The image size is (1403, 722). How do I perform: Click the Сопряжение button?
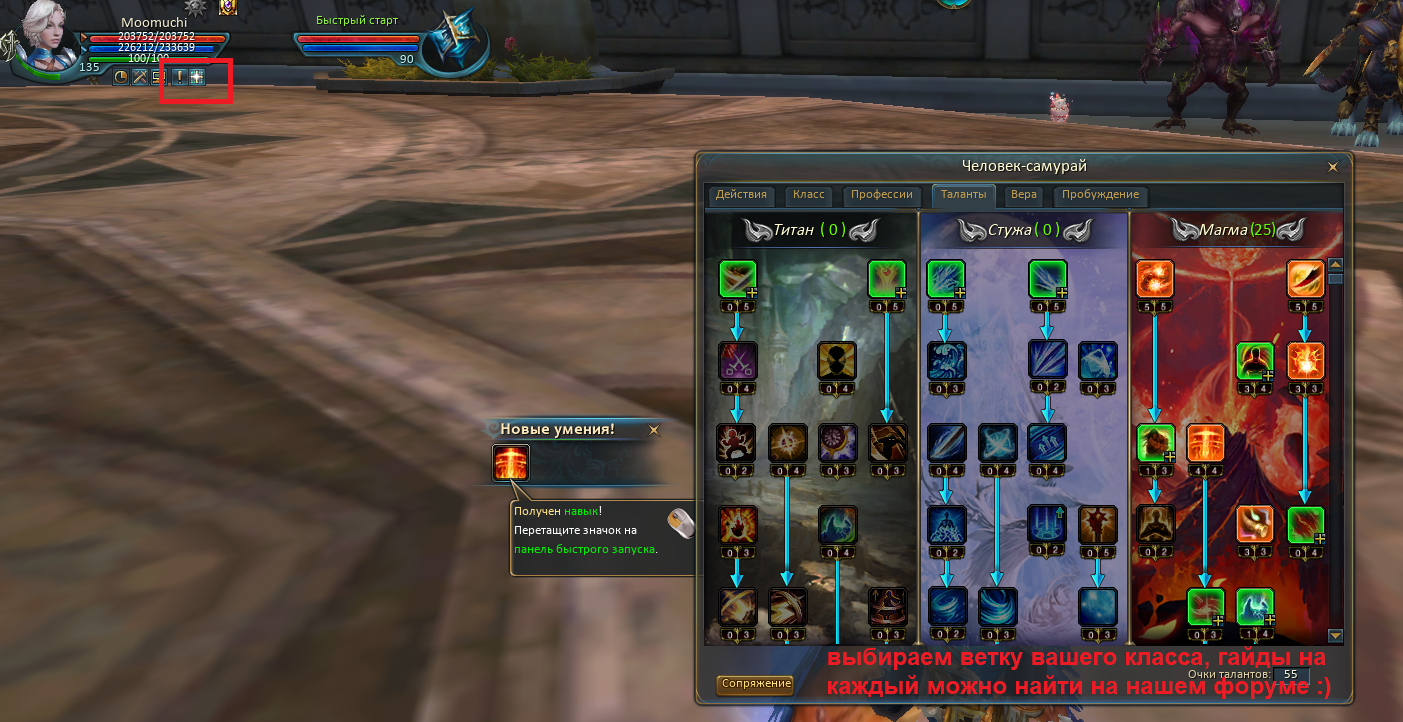[755, 684]
